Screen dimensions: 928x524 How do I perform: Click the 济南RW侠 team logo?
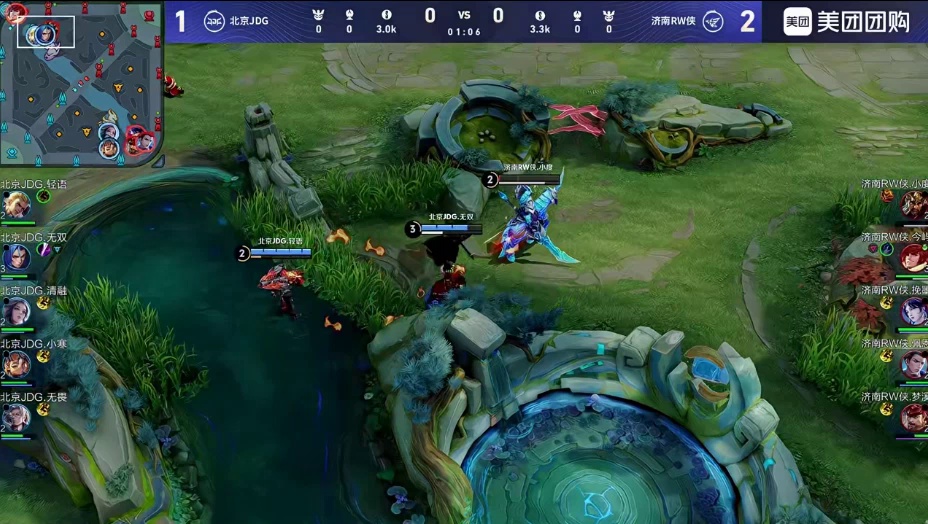tap(712, 21)
